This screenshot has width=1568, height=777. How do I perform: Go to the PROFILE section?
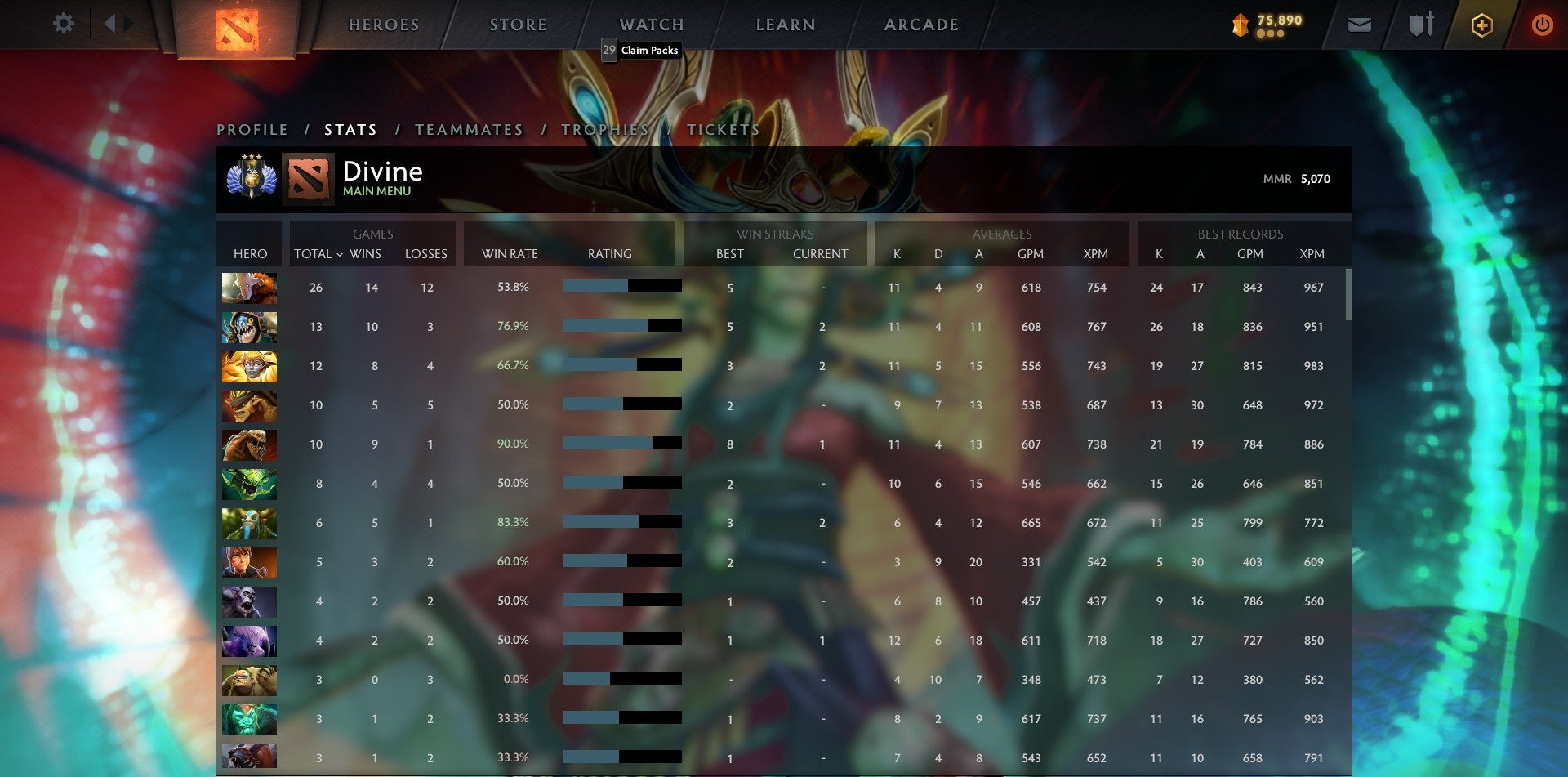point(252,129)
